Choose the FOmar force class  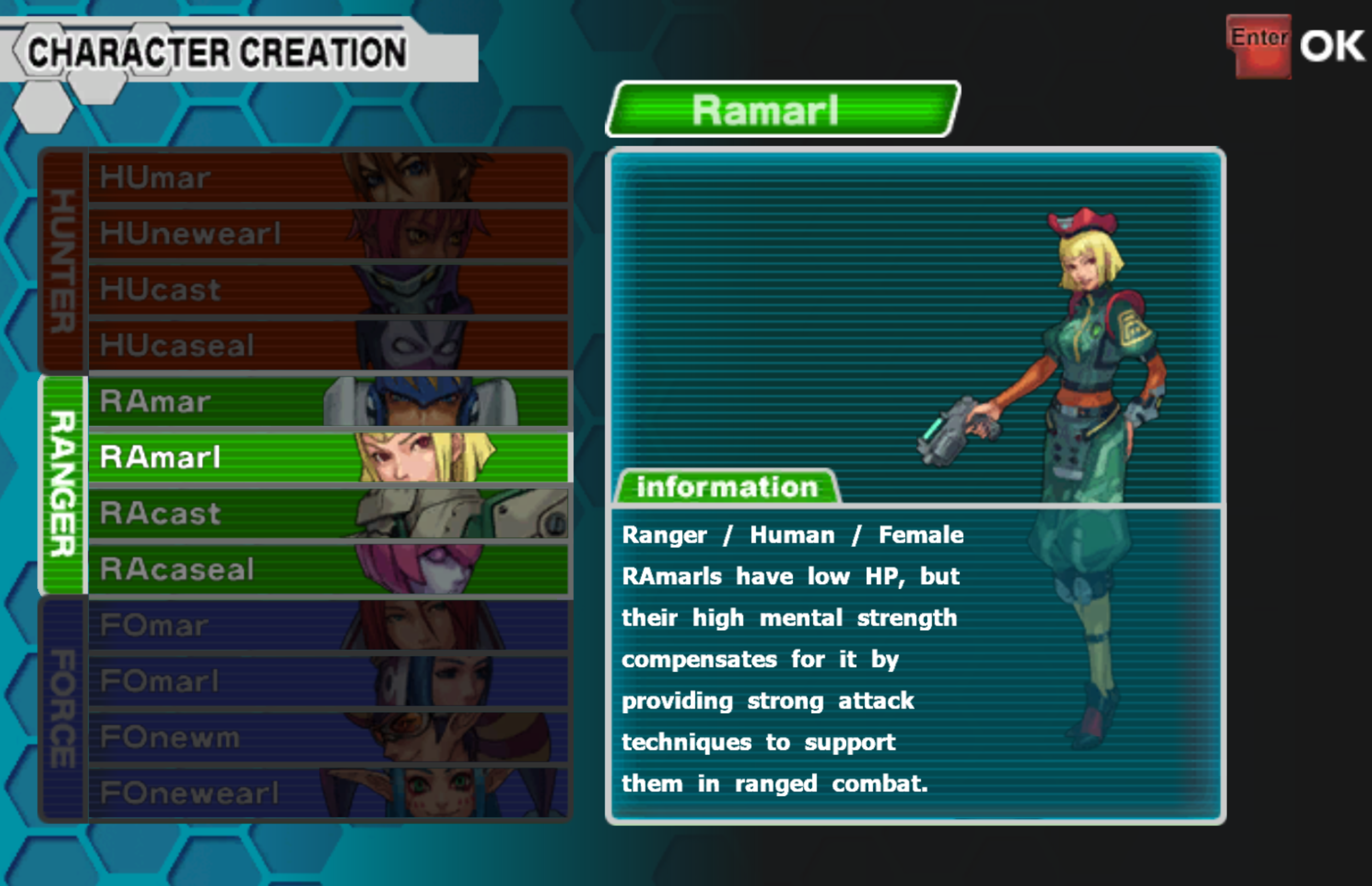click(328, 625)
